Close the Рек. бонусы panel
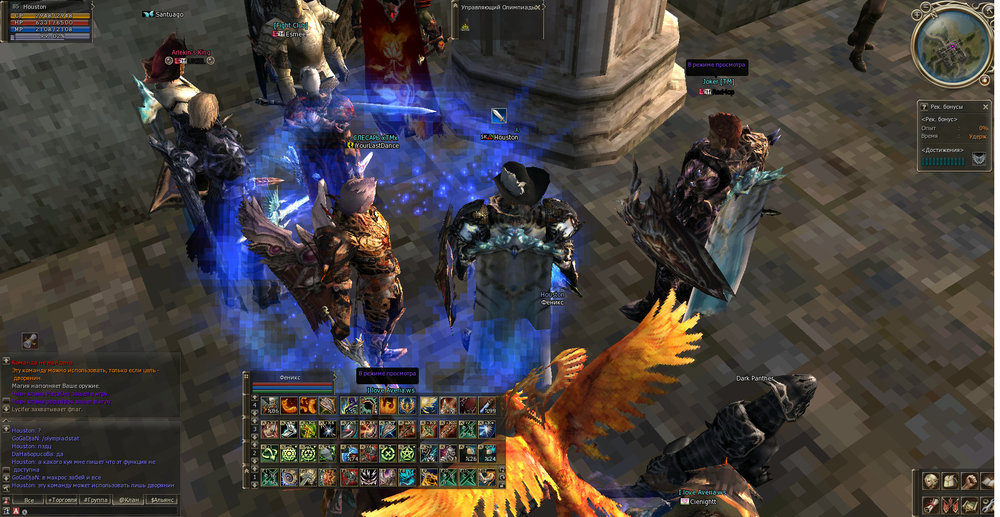This screenshot has width=1000, height=517. coord(984,106)
